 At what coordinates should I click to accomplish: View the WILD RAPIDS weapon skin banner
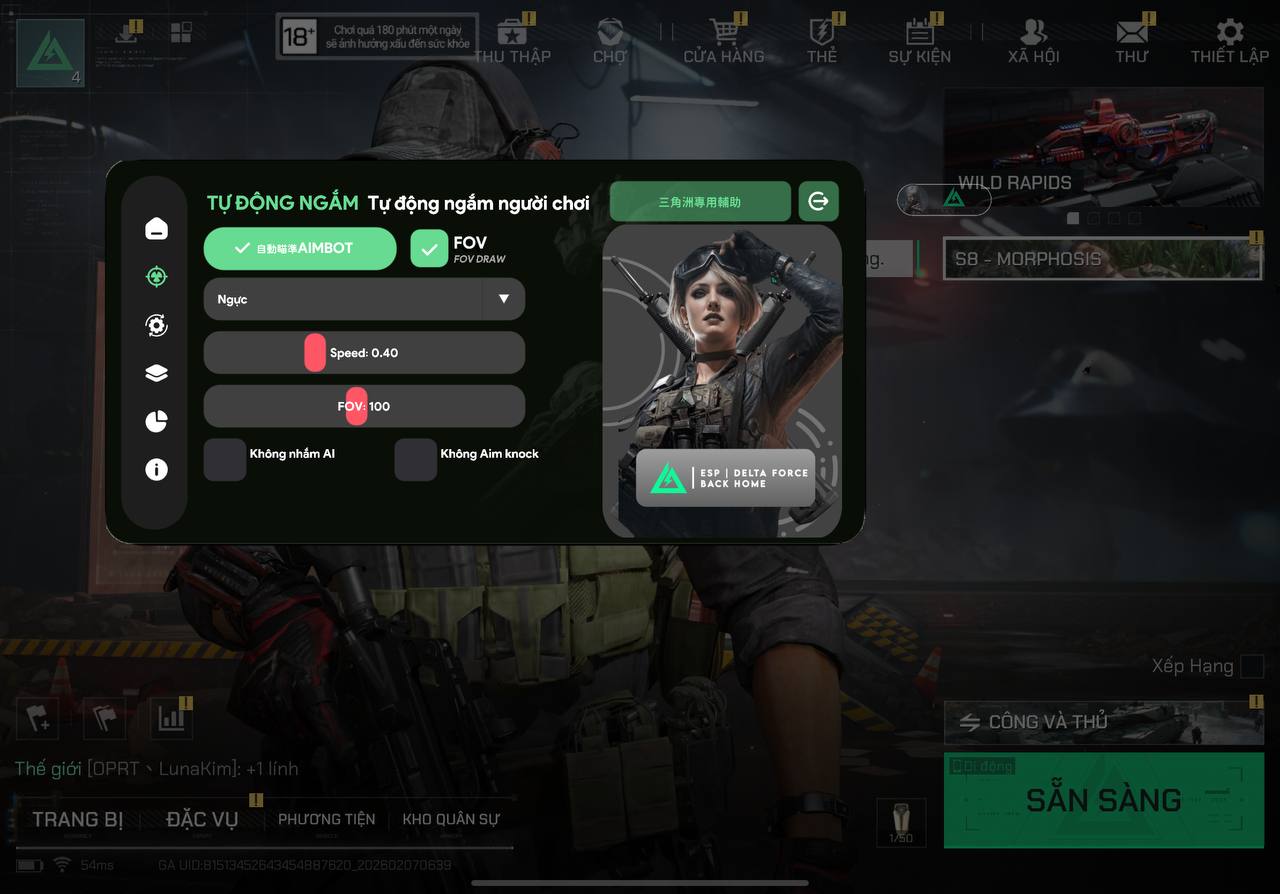[1102, 150]
